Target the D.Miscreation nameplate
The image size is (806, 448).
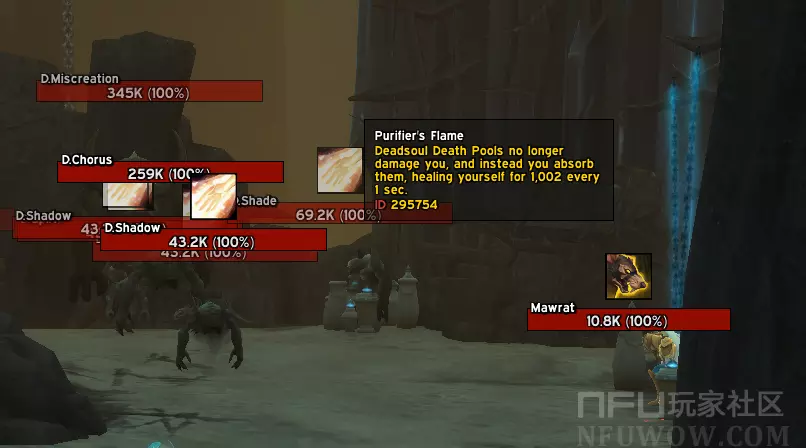tap(149, 92)
